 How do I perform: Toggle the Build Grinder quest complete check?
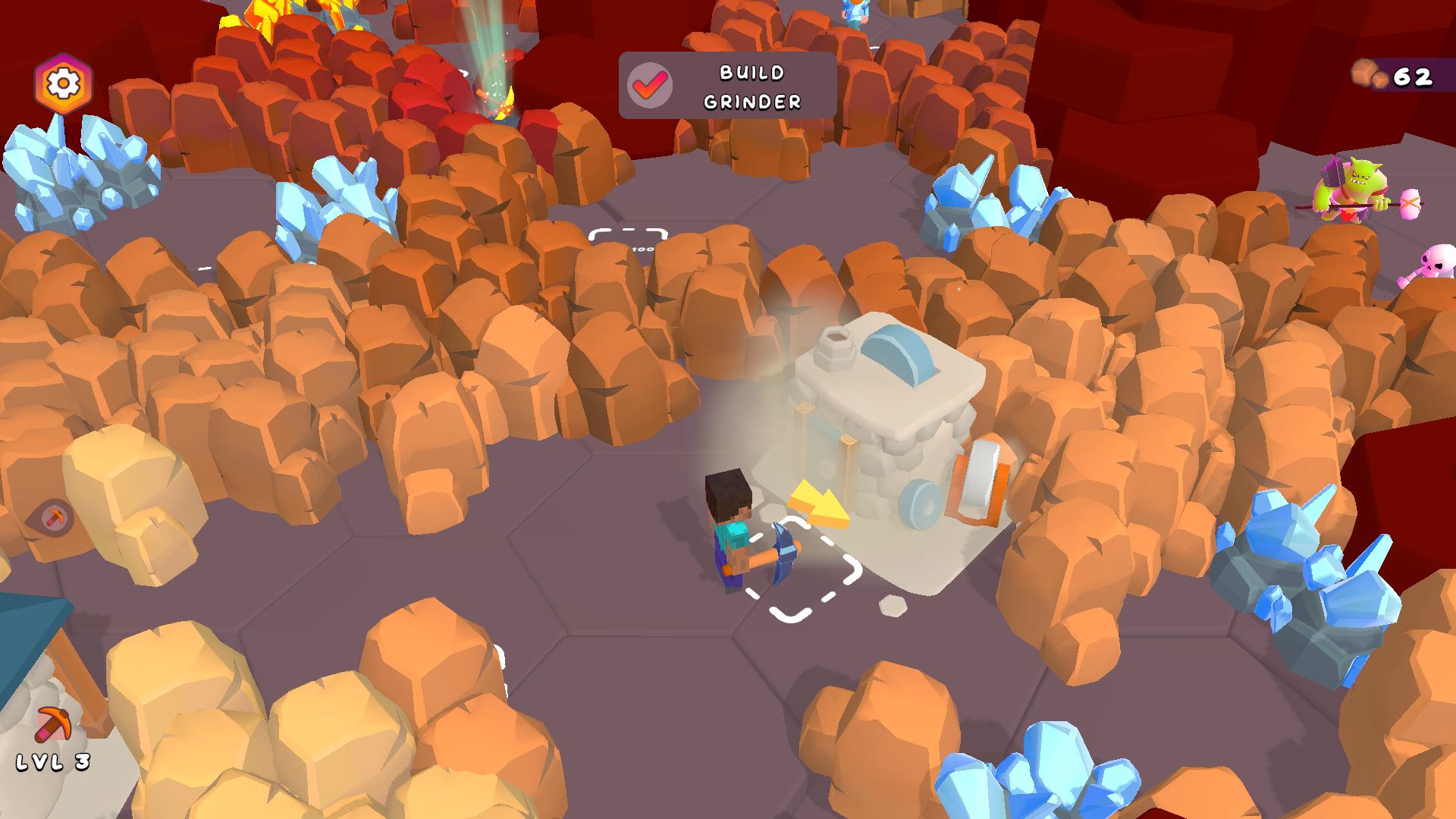648,85
